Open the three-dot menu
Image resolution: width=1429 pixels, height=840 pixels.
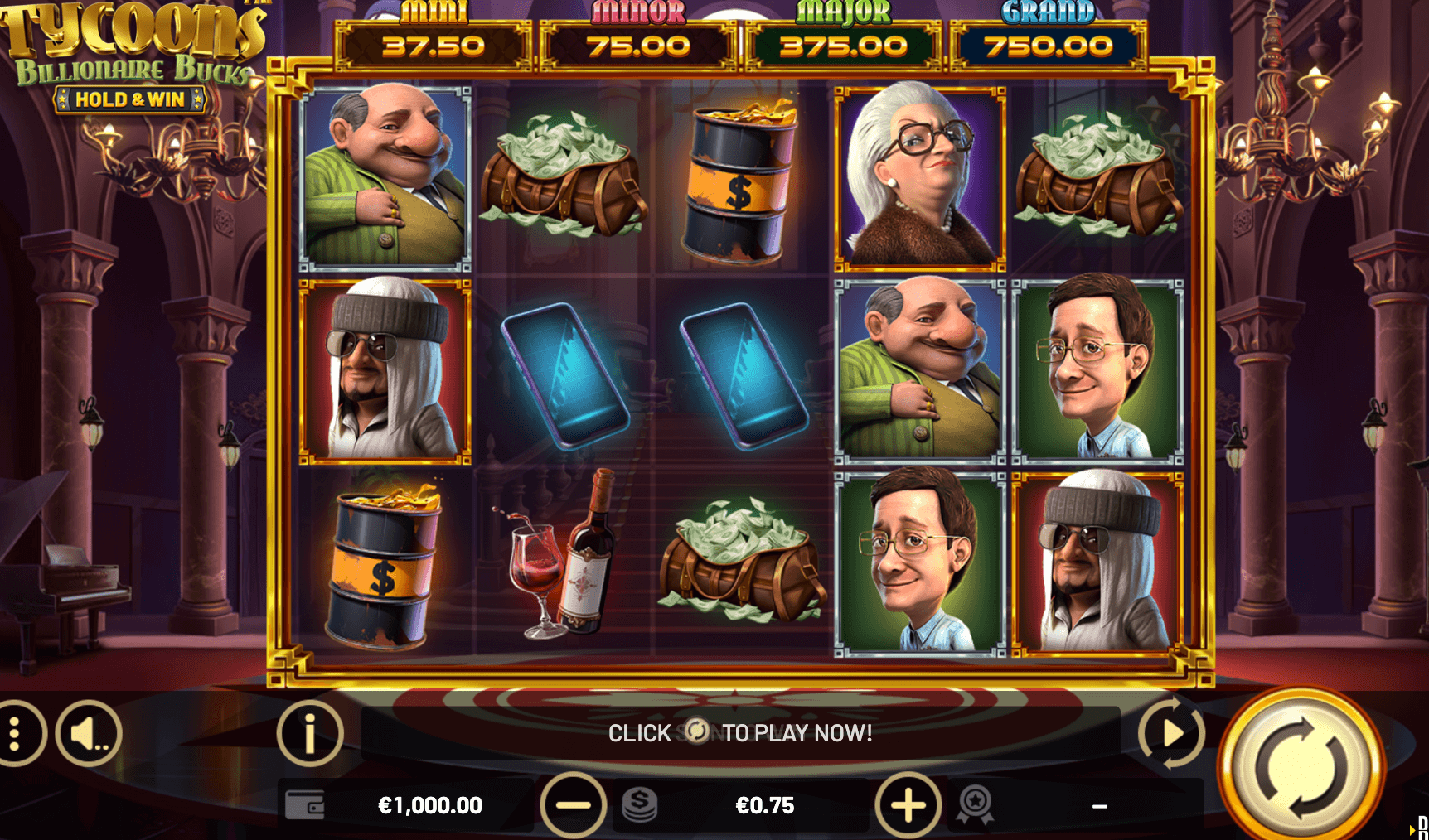tap(15, 733)
